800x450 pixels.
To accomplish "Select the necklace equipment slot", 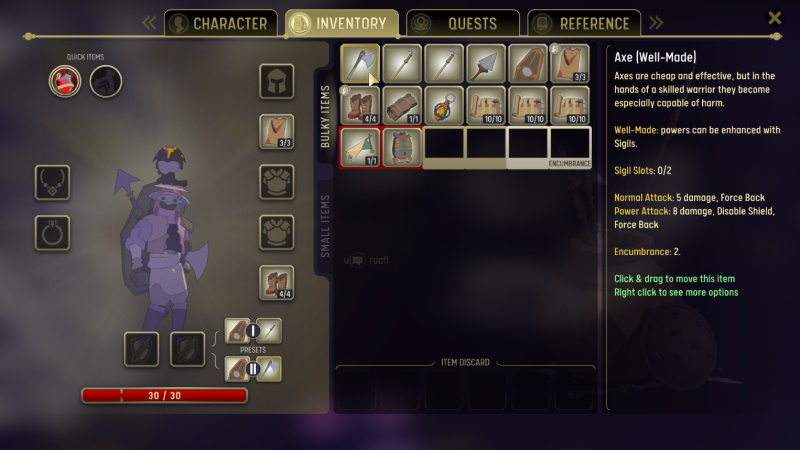I will click(52, 182).
